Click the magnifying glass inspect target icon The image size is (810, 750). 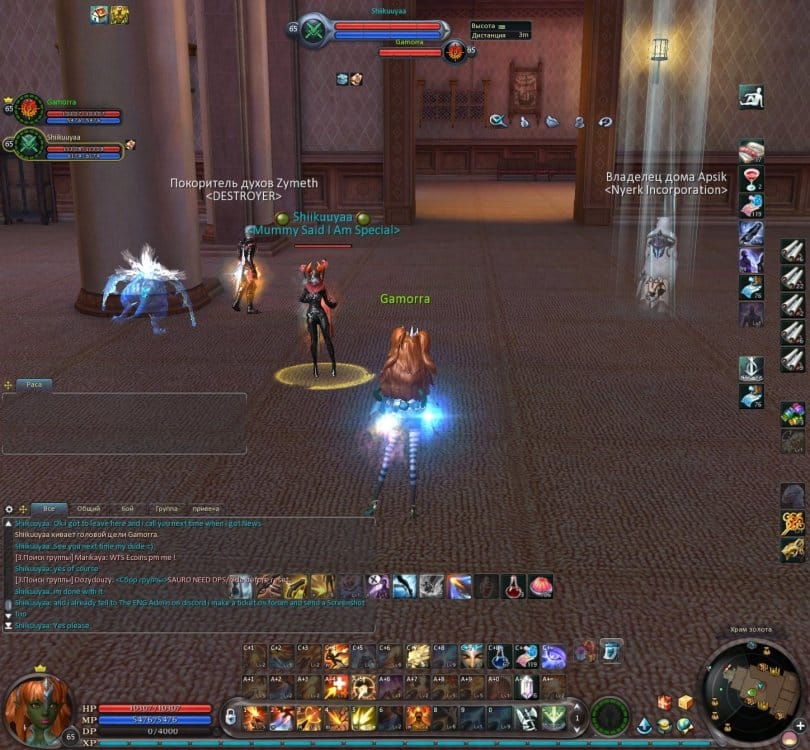[x=497, y=121]
